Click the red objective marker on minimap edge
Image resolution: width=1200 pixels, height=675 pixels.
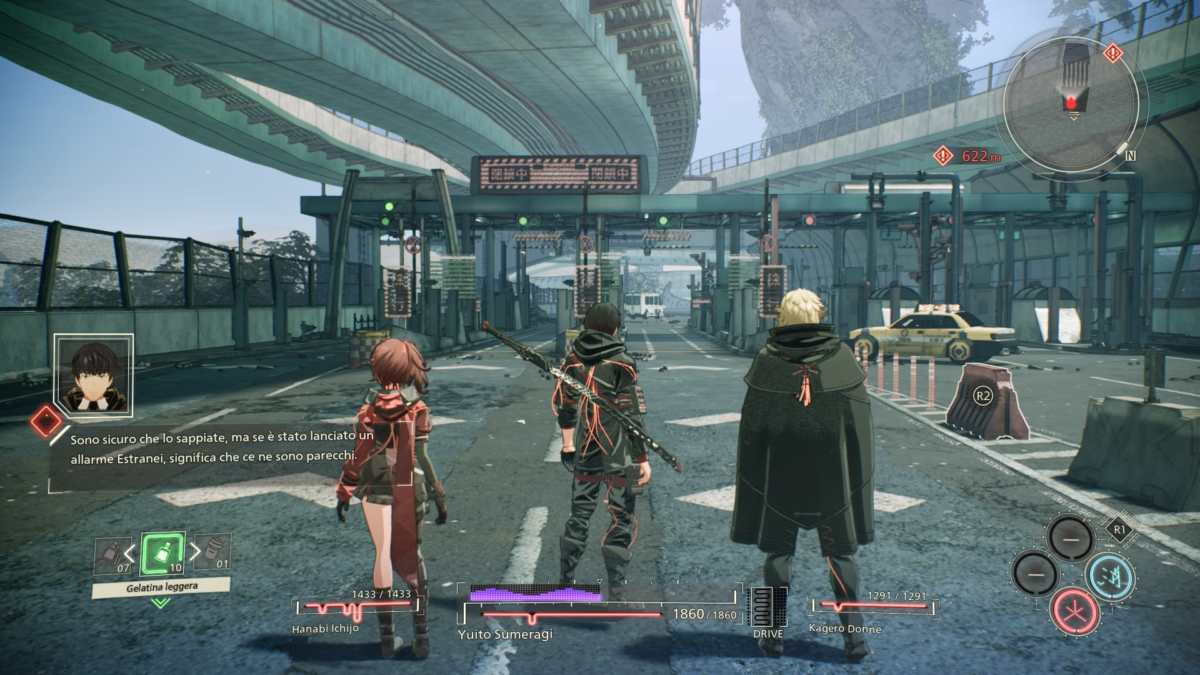pos(1112,53)
